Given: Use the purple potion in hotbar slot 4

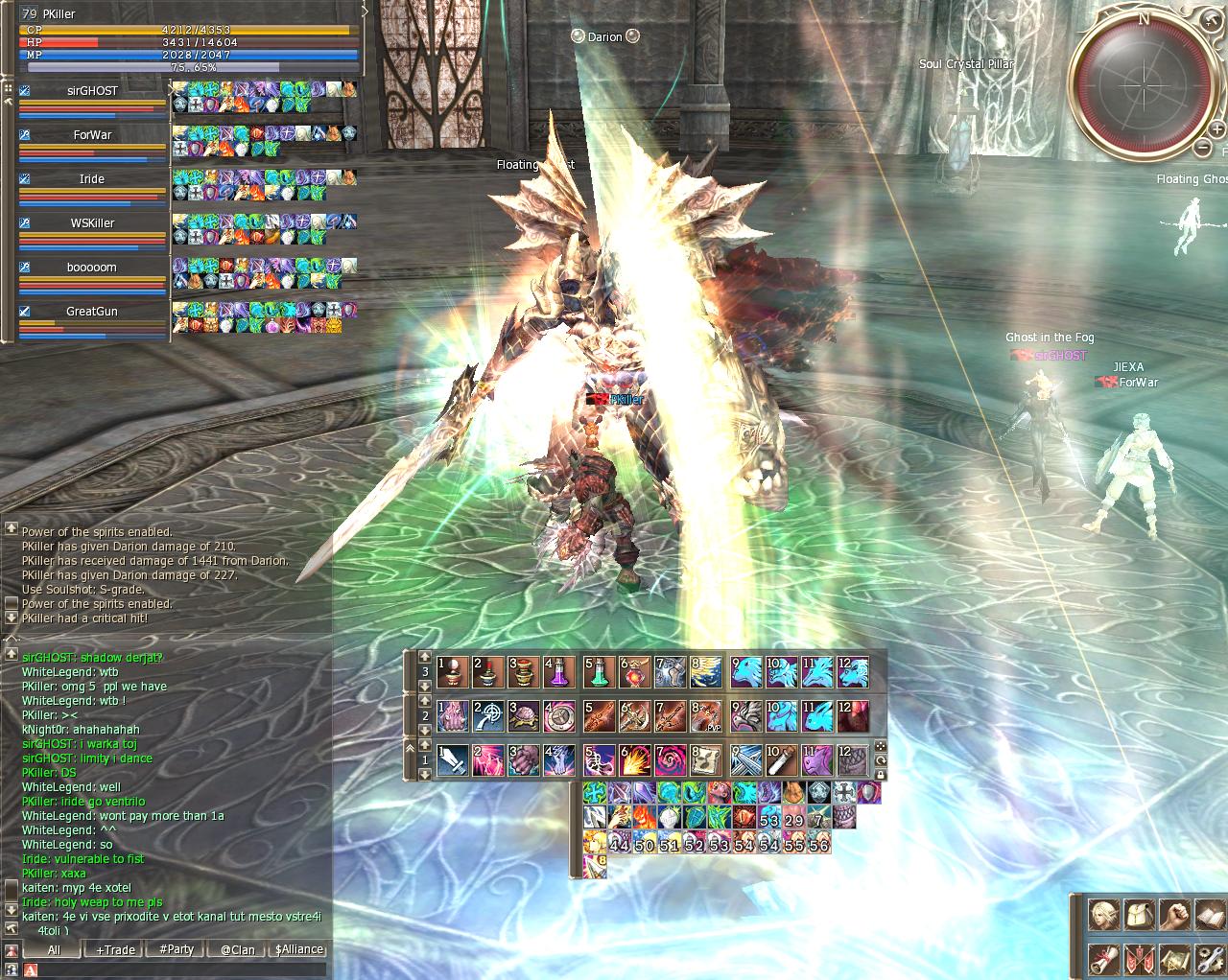Looking at the screenshot, I should click(559, 671).
